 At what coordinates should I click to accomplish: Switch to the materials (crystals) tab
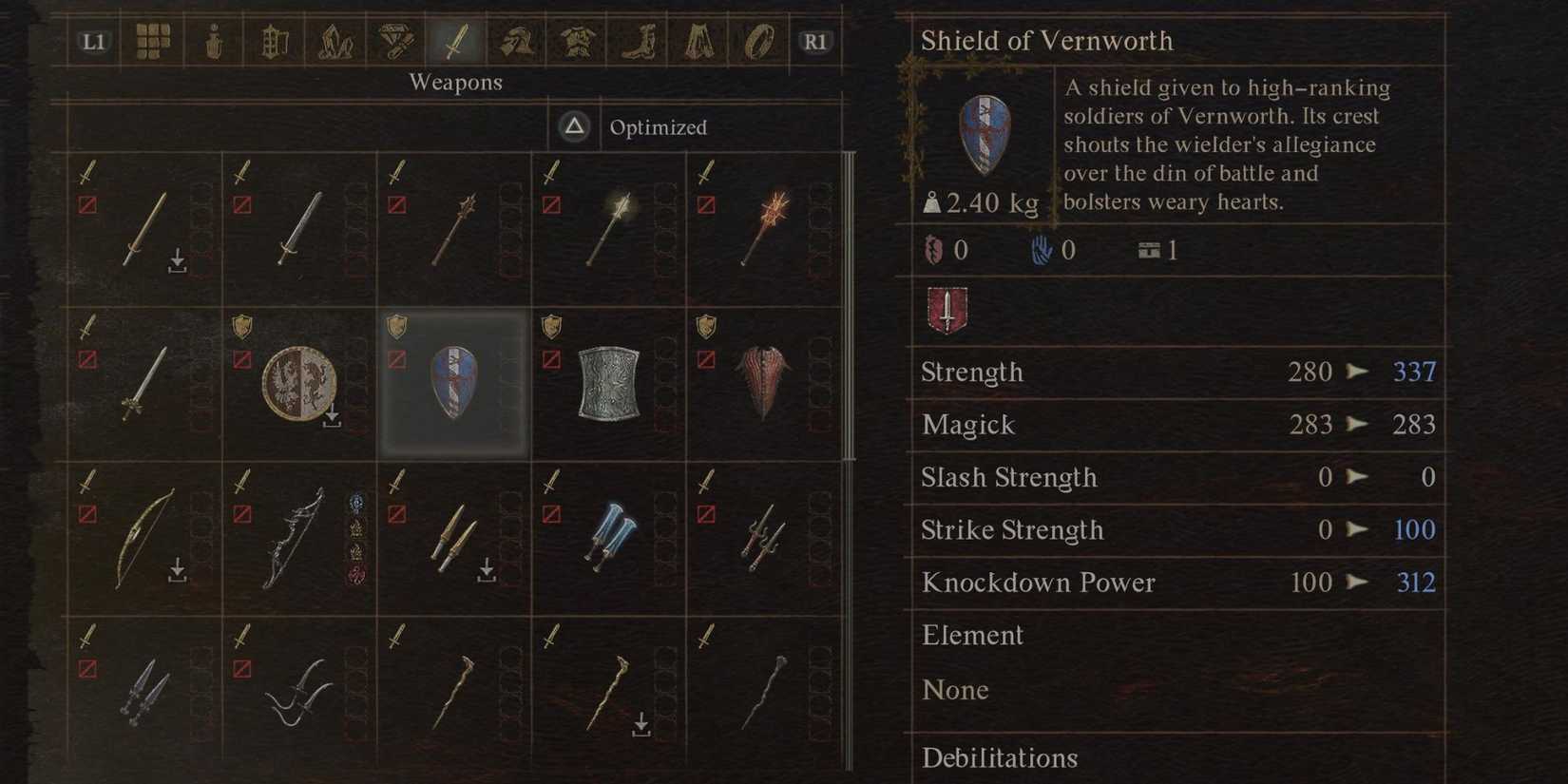(x=335, y=40)
